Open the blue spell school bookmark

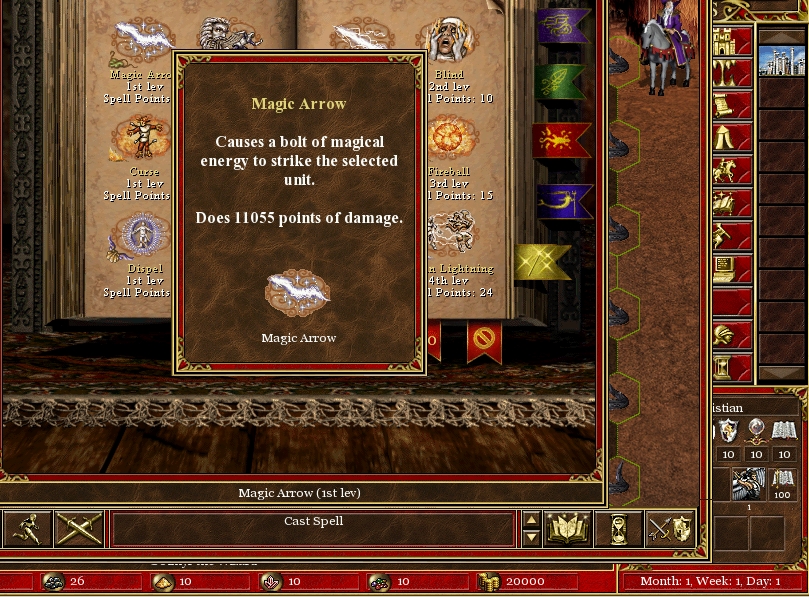(563, 201)
